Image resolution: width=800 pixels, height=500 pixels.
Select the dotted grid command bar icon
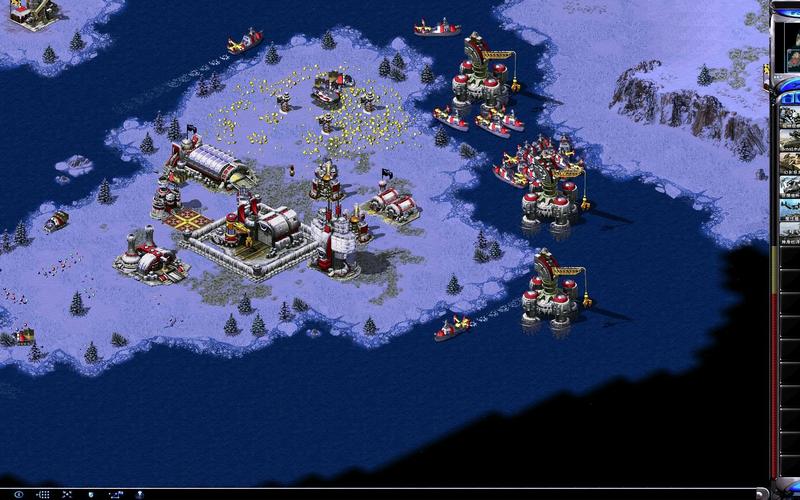pyautogui.click(x=43, y=494)
